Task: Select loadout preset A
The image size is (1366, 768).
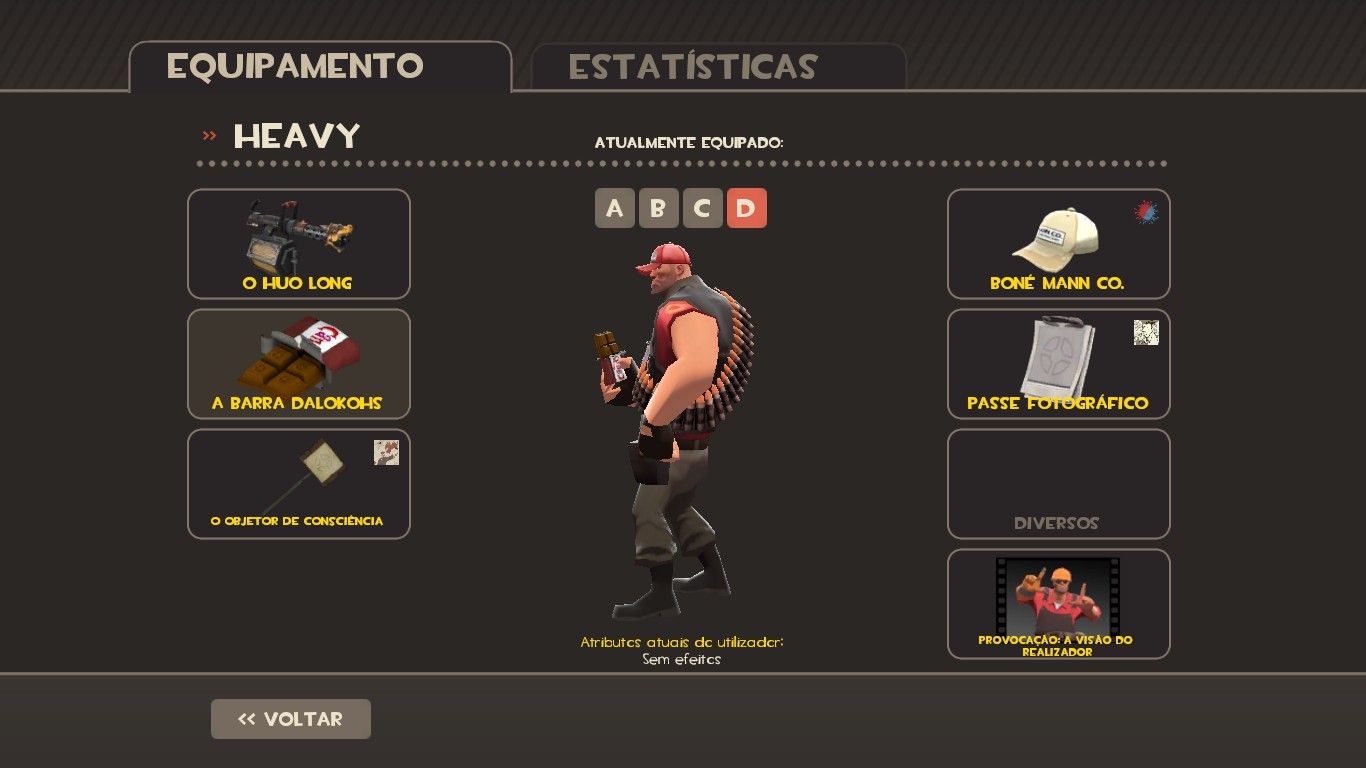Action: point(615,208)
